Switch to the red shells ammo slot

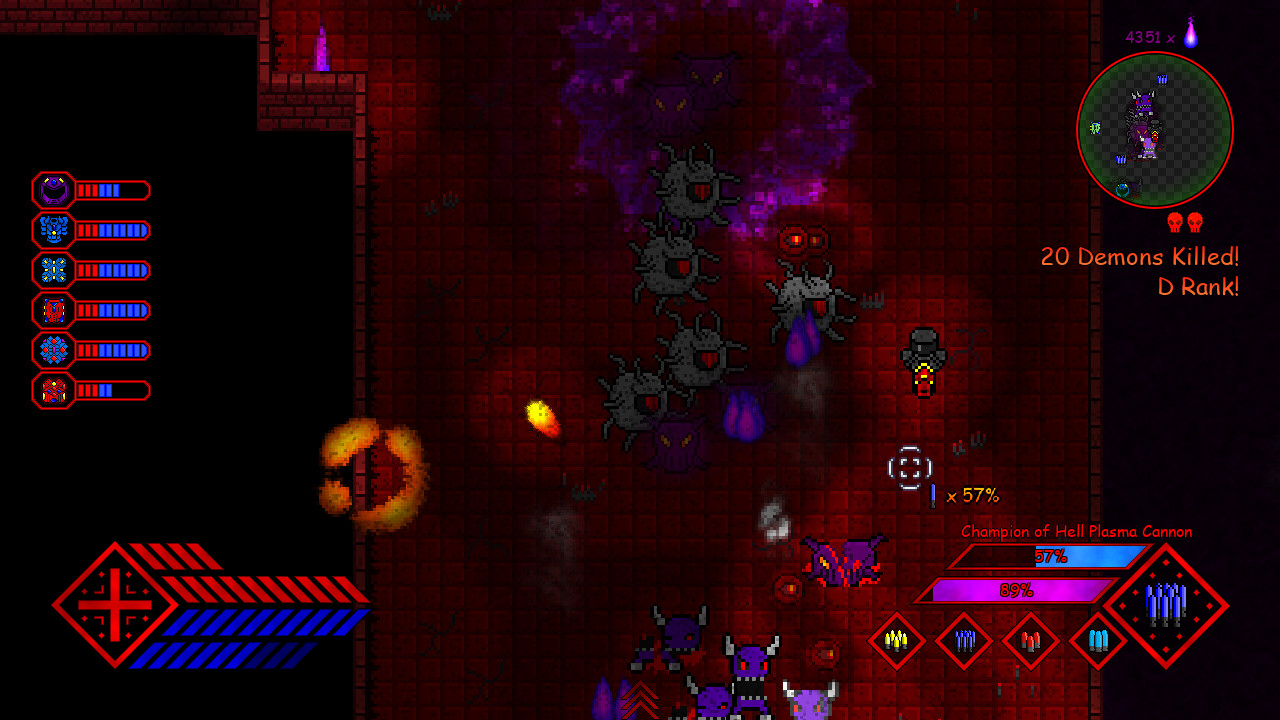pyautogui.click(x=1029, y=640)
